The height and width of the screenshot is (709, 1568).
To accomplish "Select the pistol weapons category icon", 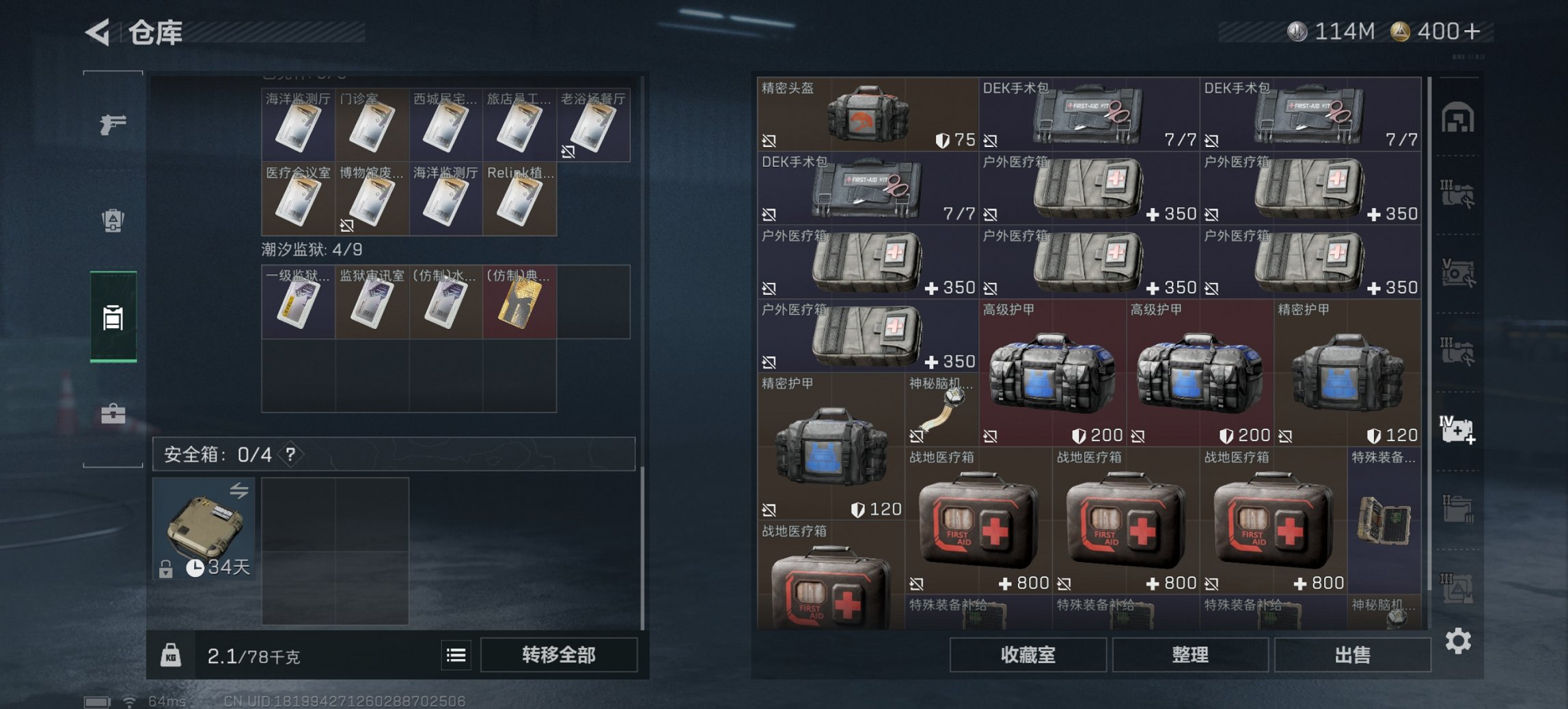I will pyautogui.click(x=114, y=124).
